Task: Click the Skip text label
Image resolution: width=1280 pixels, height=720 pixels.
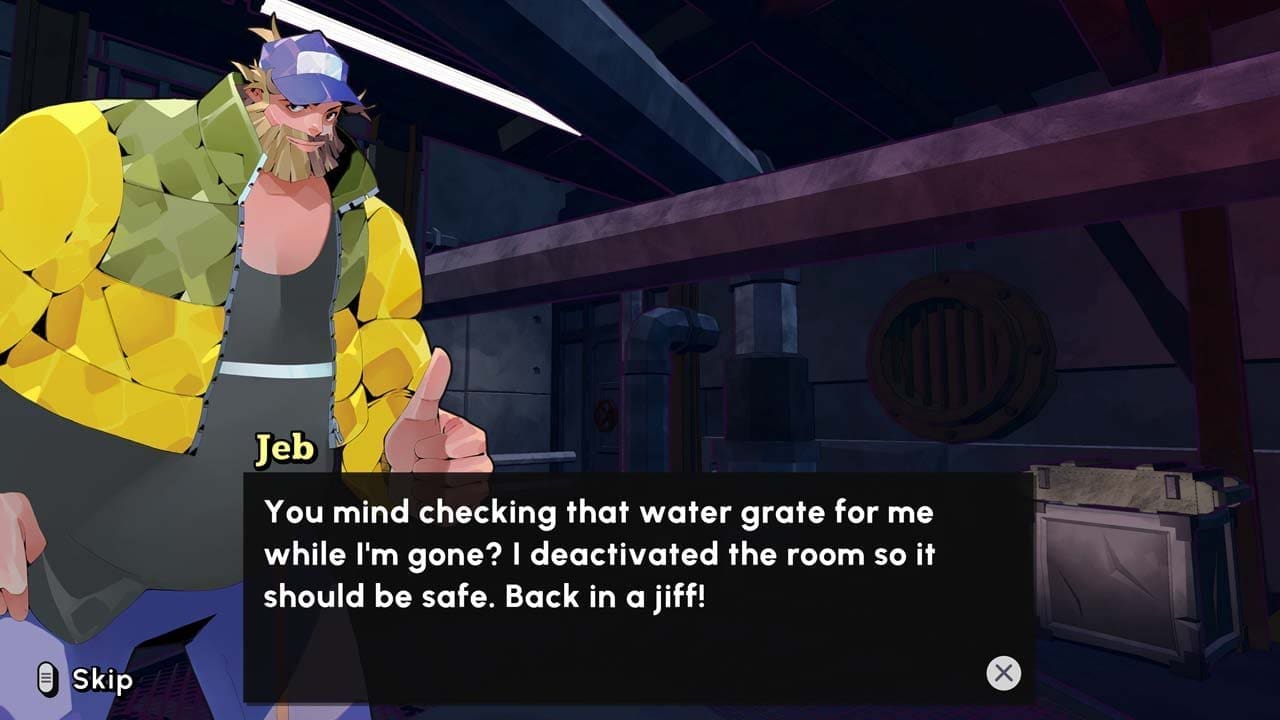Action: click(103, 680)
